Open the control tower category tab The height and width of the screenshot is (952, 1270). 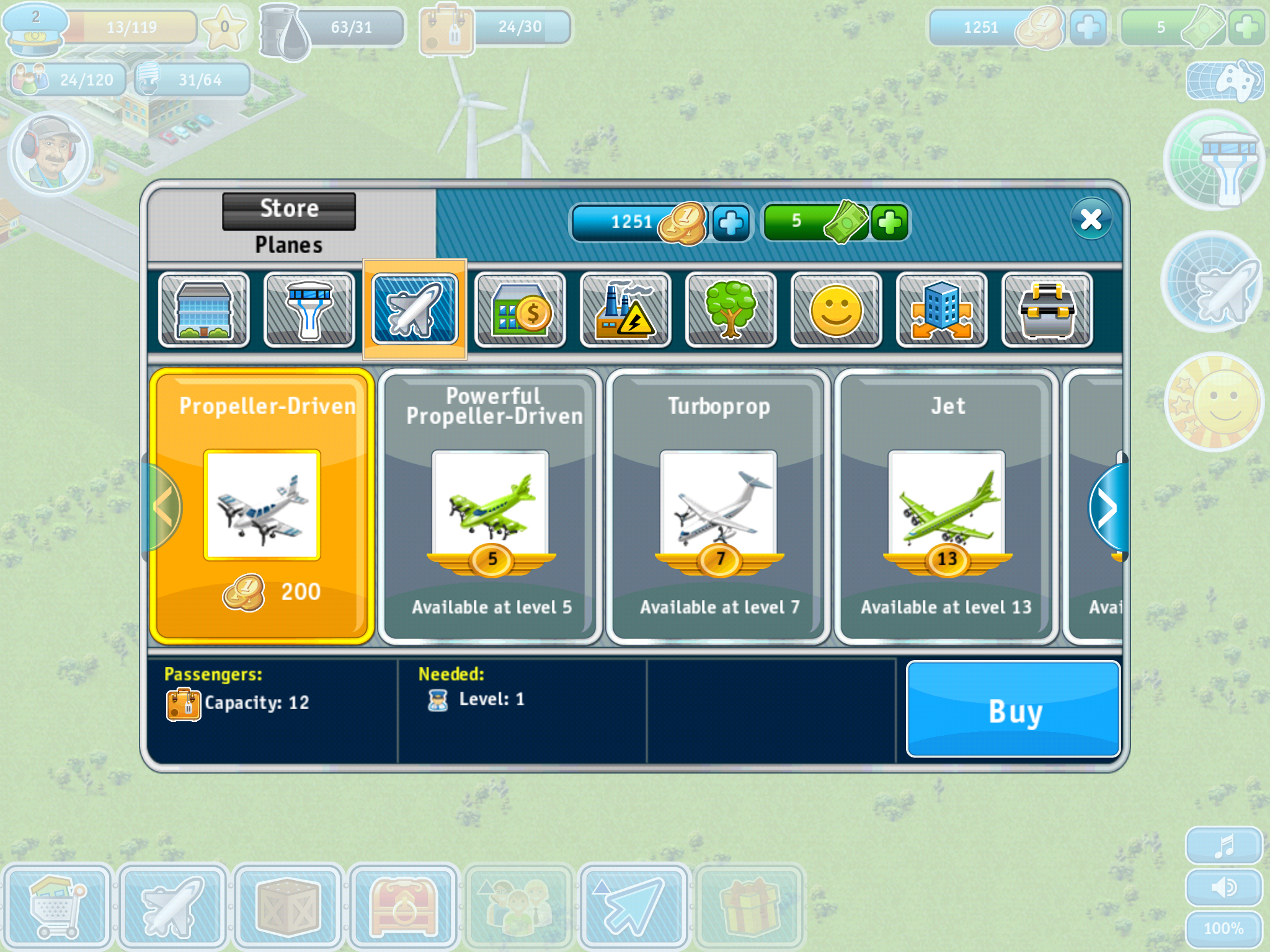pos(309,310)
